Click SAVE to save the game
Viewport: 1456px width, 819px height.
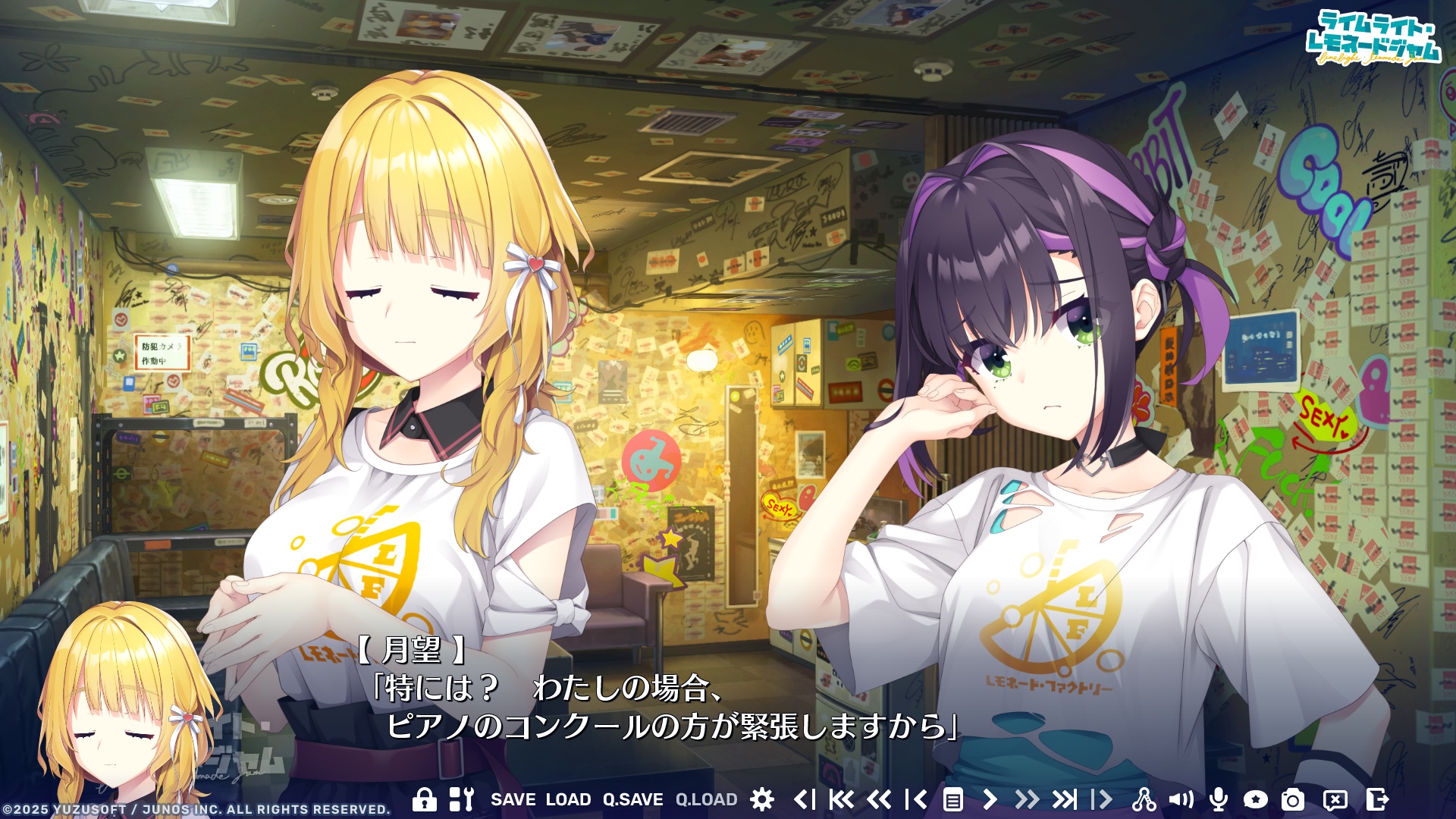click(514, 798)
